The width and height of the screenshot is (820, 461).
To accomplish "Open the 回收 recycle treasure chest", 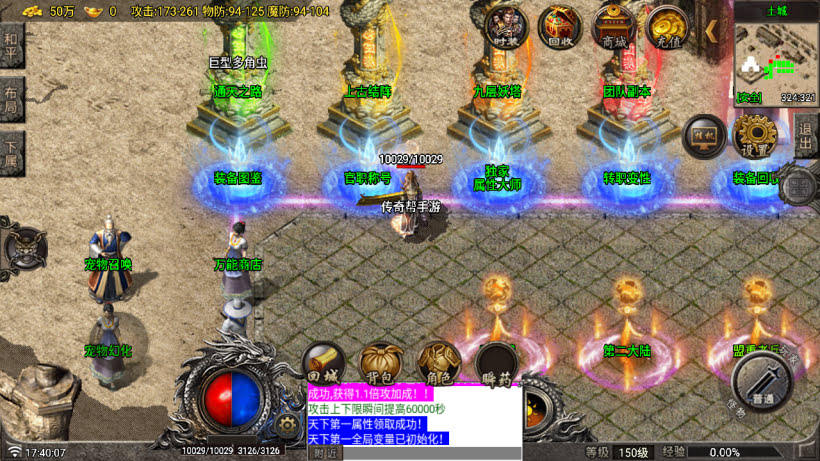I will (x=558, y=26).
